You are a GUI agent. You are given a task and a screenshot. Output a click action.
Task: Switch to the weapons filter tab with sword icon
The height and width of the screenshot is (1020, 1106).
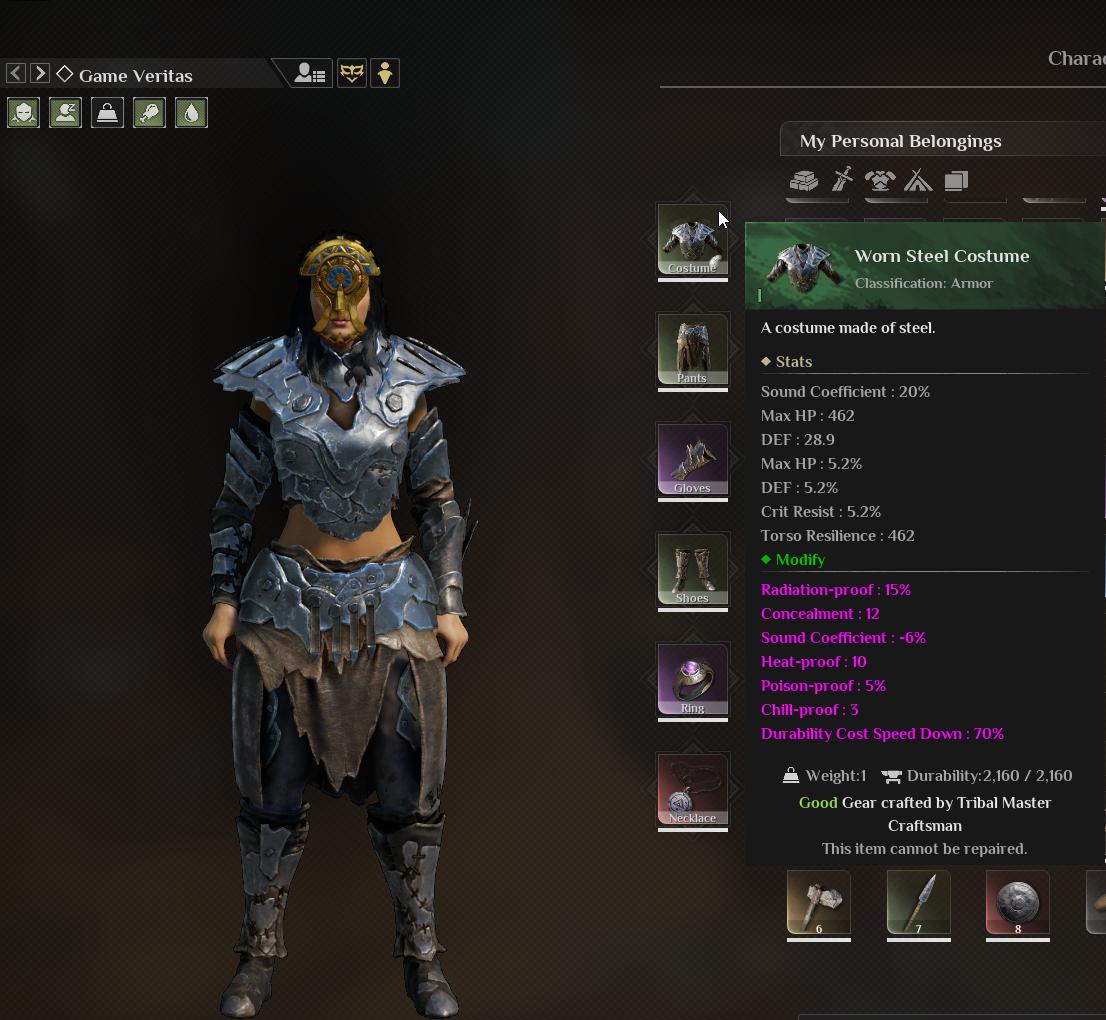(x=842, y=181)
